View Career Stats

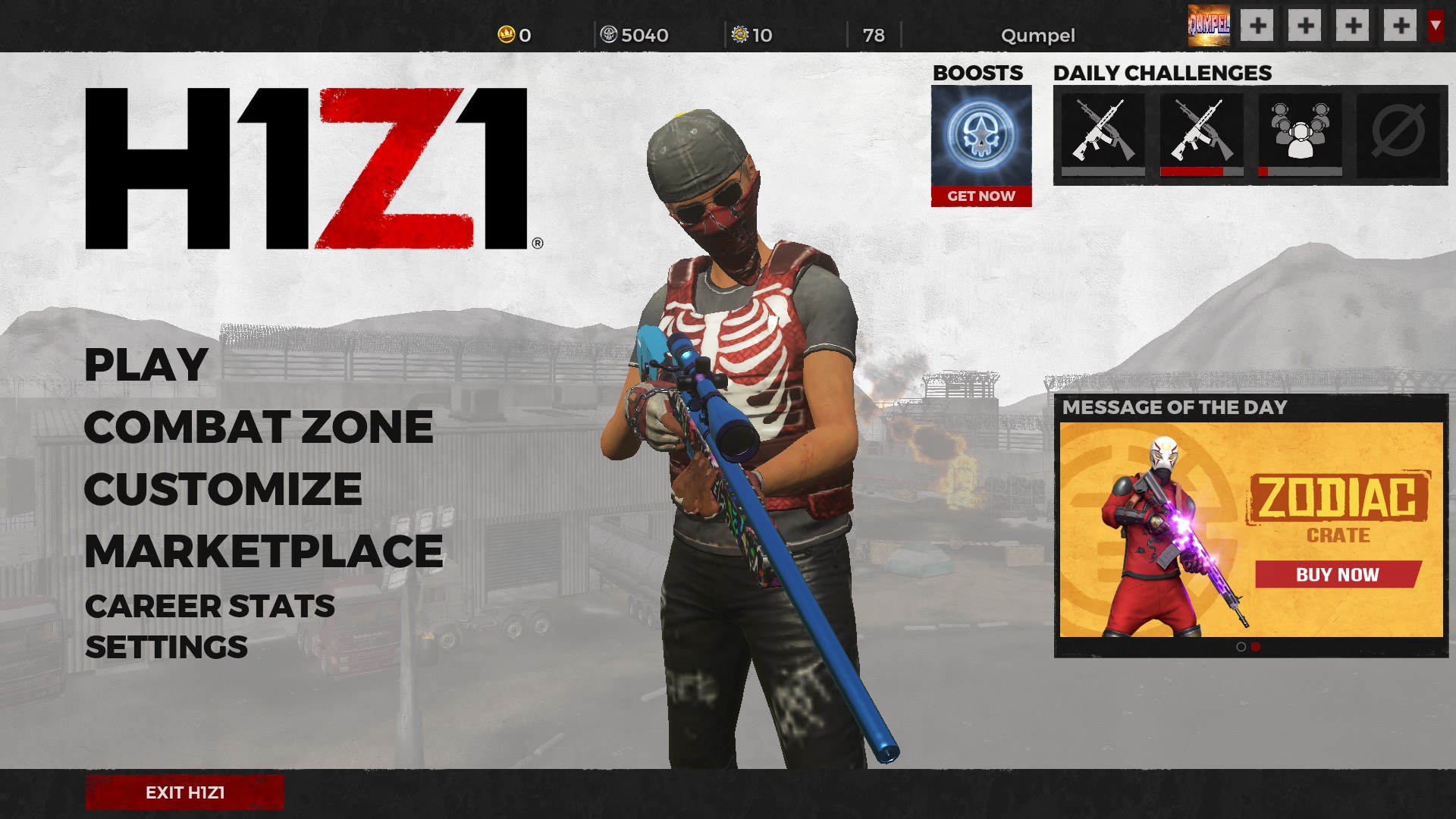tap(209, 607)
